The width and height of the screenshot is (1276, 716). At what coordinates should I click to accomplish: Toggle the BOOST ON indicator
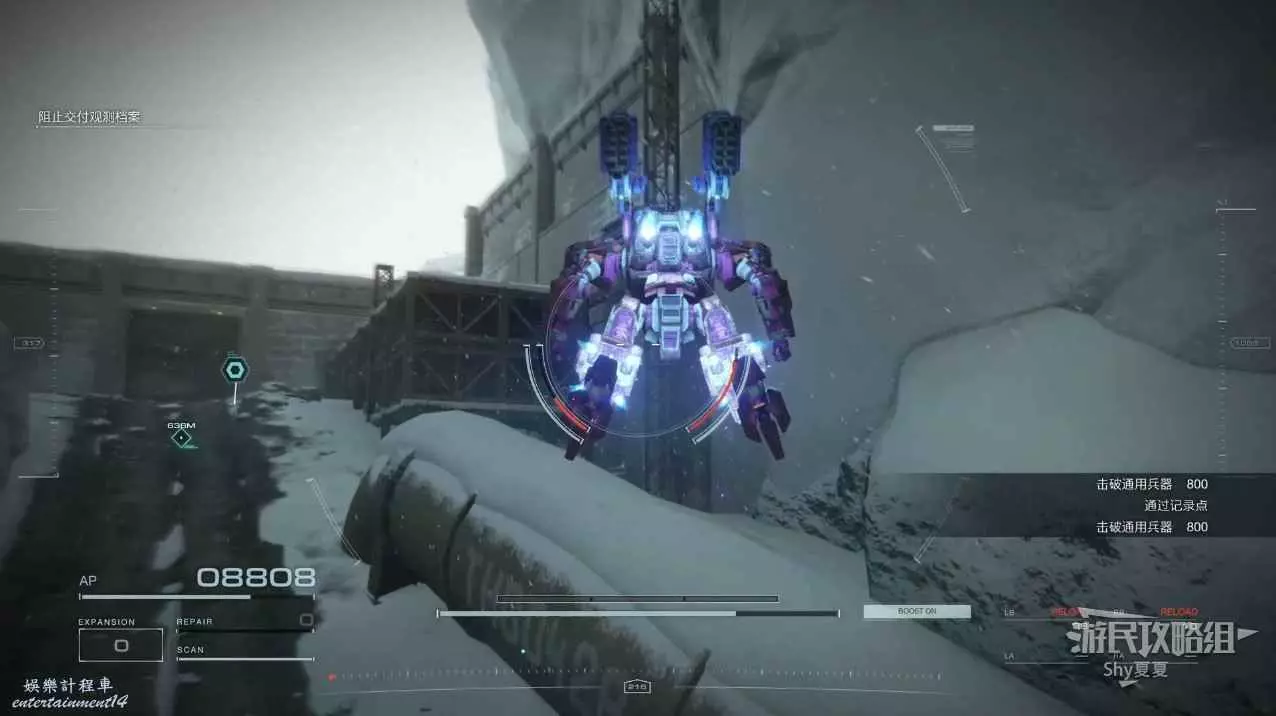click(x=917, y=611)
